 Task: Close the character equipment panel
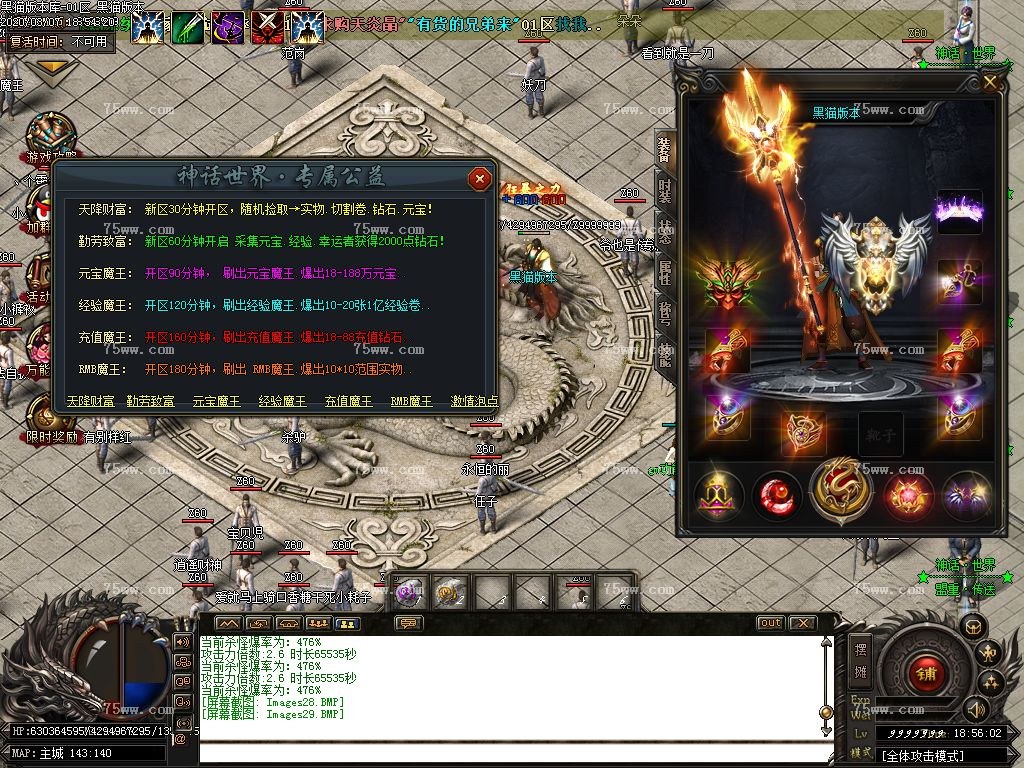click(x=990, y=83)
